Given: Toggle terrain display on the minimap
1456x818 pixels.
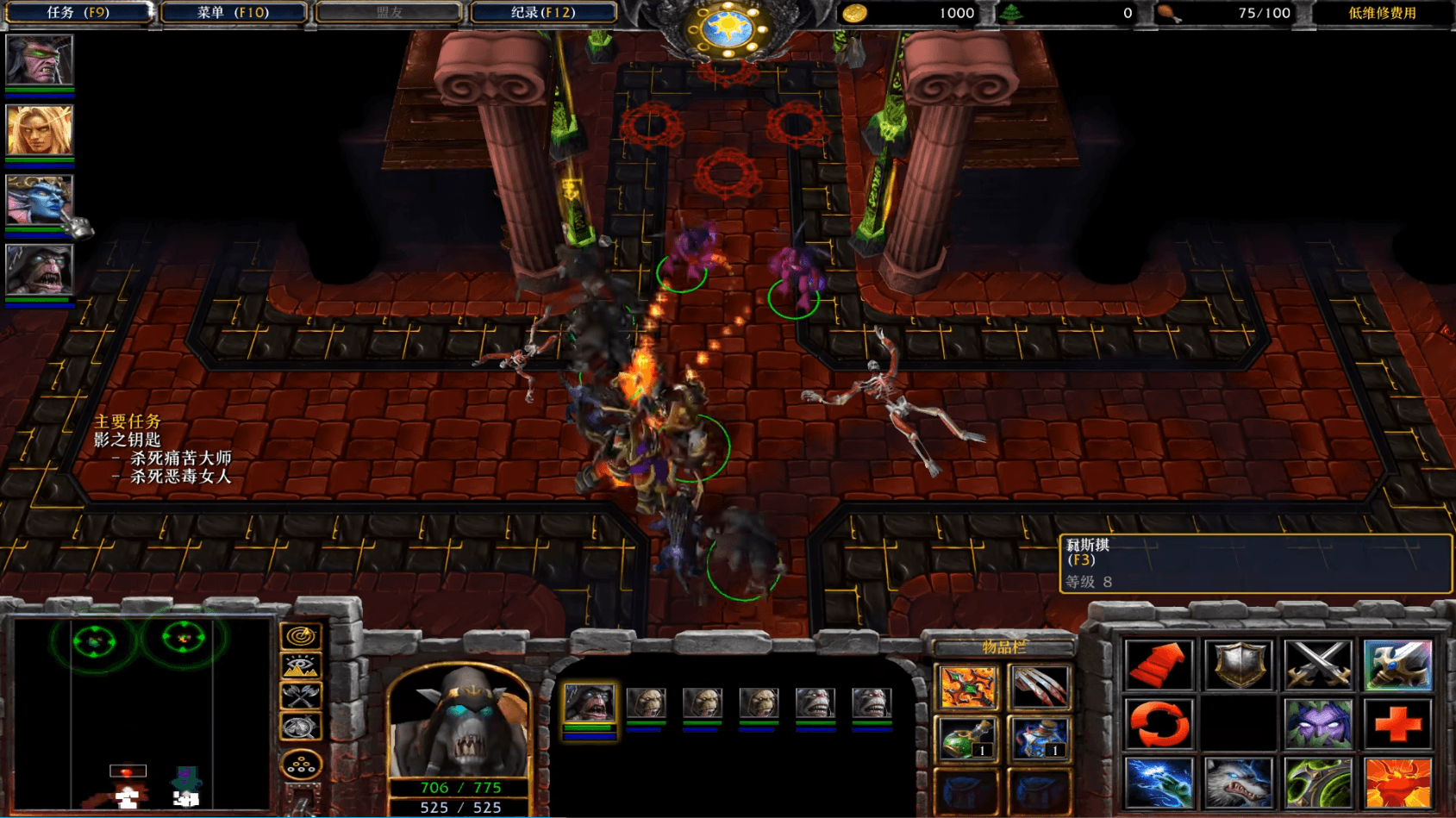Looking at the screenshot, I should pos(300,665).
